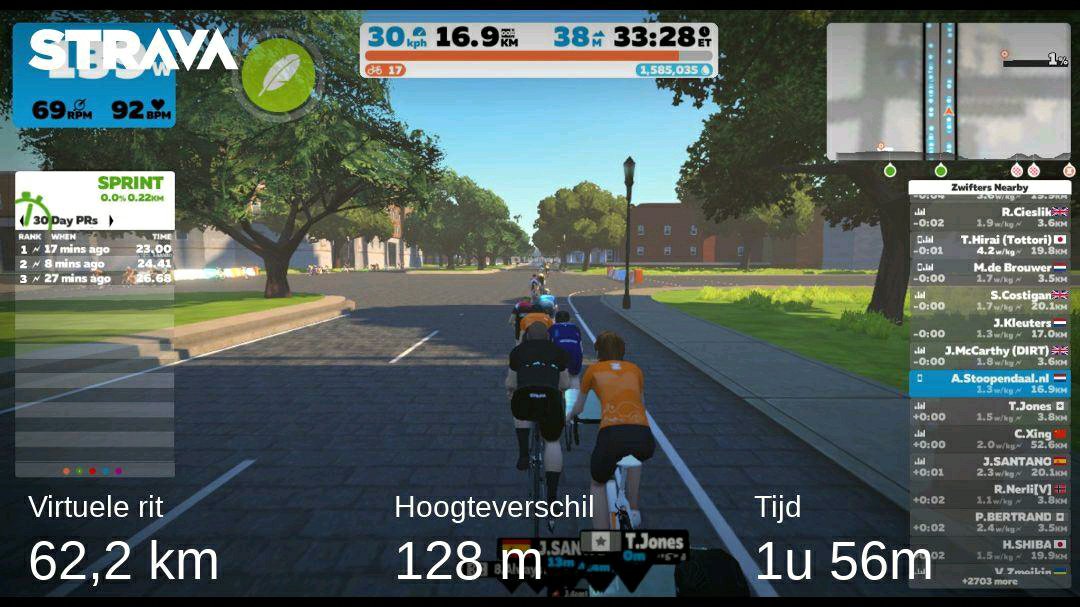This screenshot has width=1080, height=607.
Task: Select R.Cieslik in Zwifters Nearby list
Action: pos(989,217)
